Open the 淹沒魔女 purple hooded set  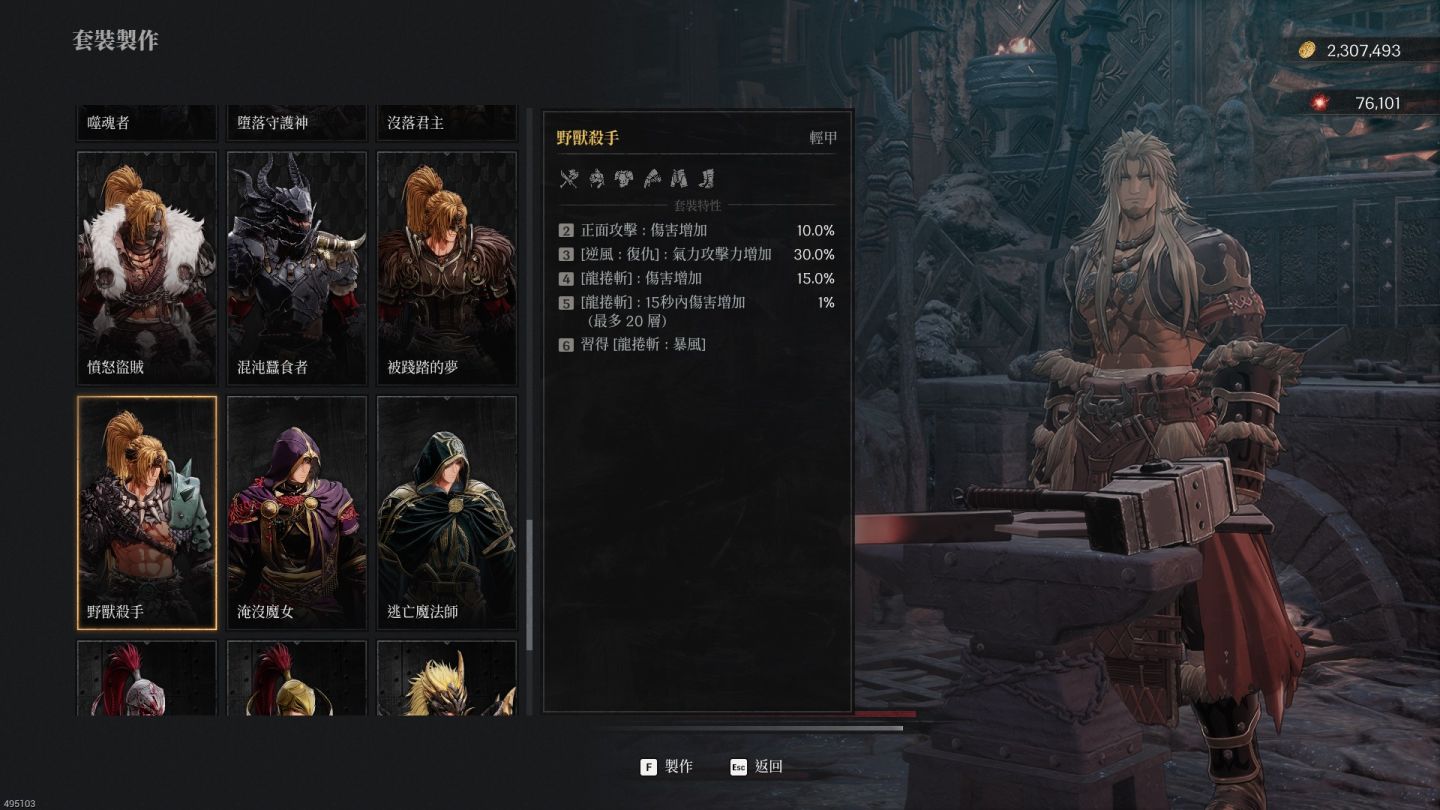[x=297, y=512]
